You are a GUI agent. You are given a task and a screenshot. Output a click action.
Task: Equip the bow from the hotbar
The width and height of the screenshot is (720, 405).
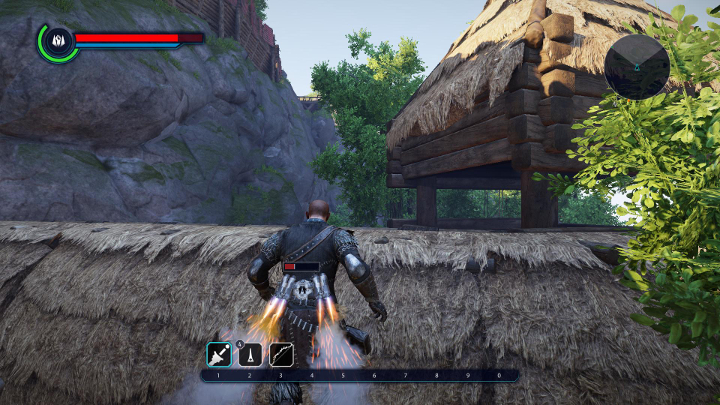[281, 354]
